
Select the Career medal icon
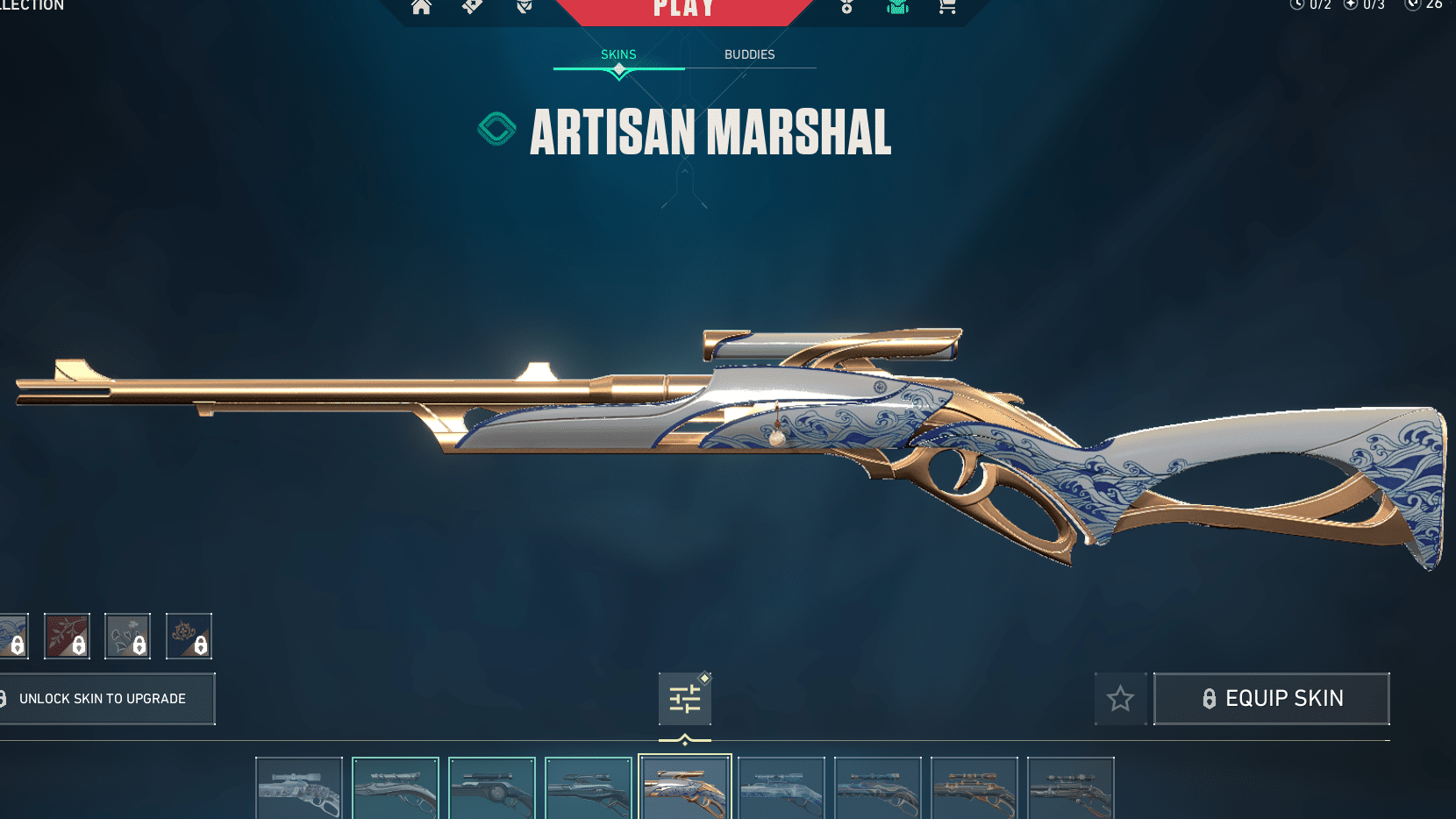click(x=846, y=7)
